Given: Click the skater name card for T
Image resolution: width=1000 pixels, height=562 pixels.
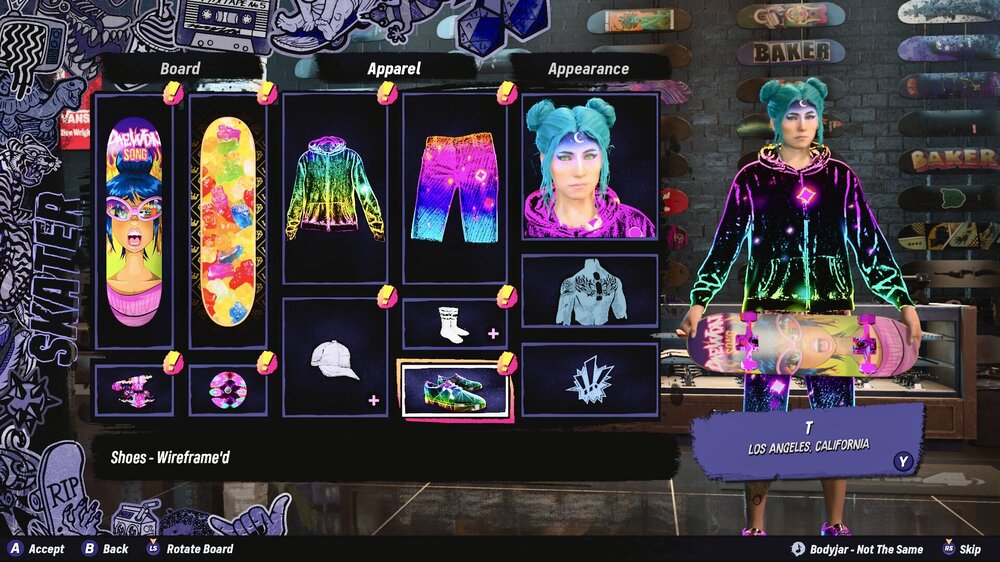Looking at the screenshot, I should pyautogui.click(x=808, y=438).
